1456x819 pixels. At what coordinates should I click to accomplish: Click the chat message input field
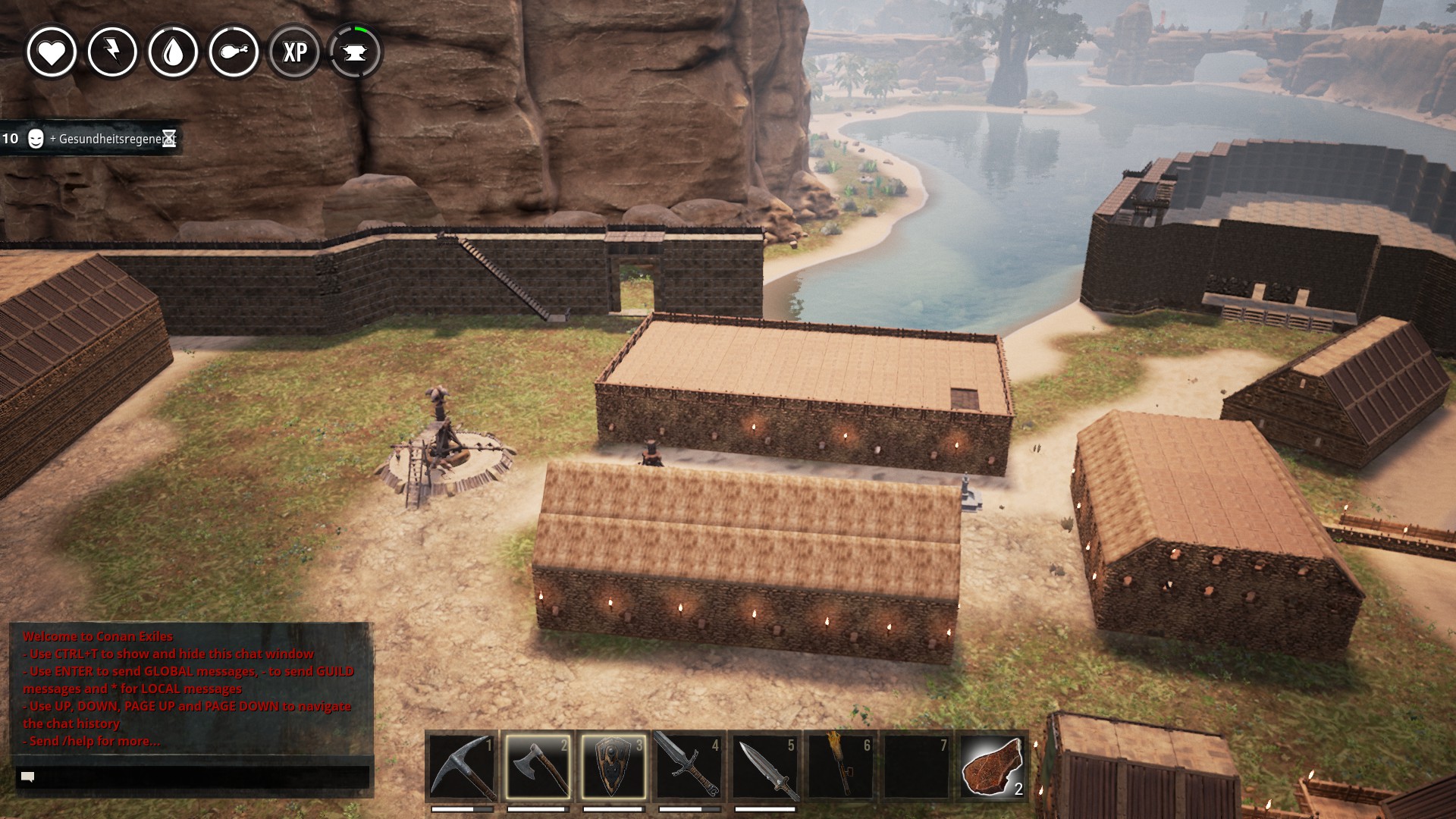click(x=193, y=777)
